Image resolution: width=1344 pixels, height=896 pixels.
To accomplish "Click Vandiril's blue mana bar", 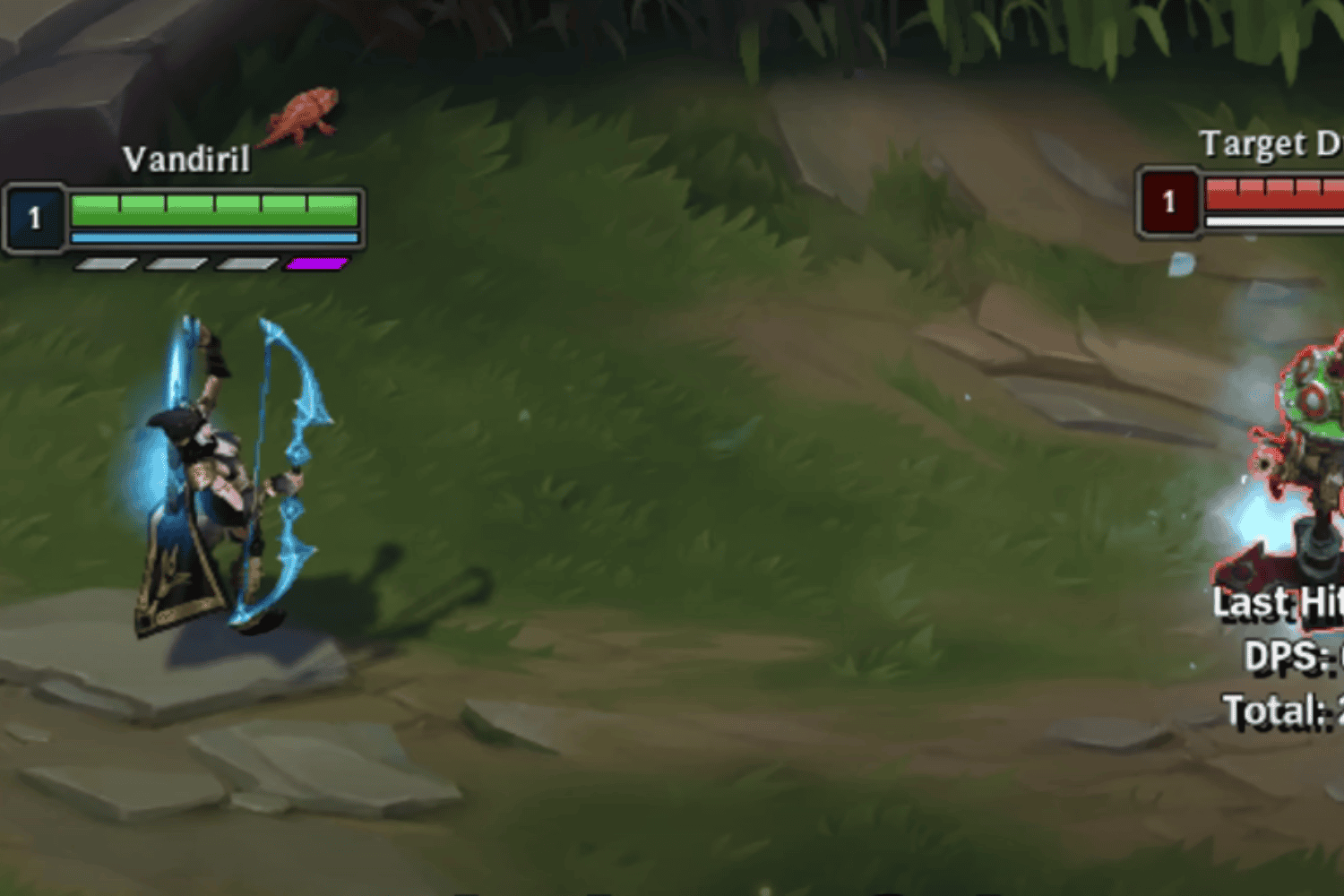I will tap(213, 237).
